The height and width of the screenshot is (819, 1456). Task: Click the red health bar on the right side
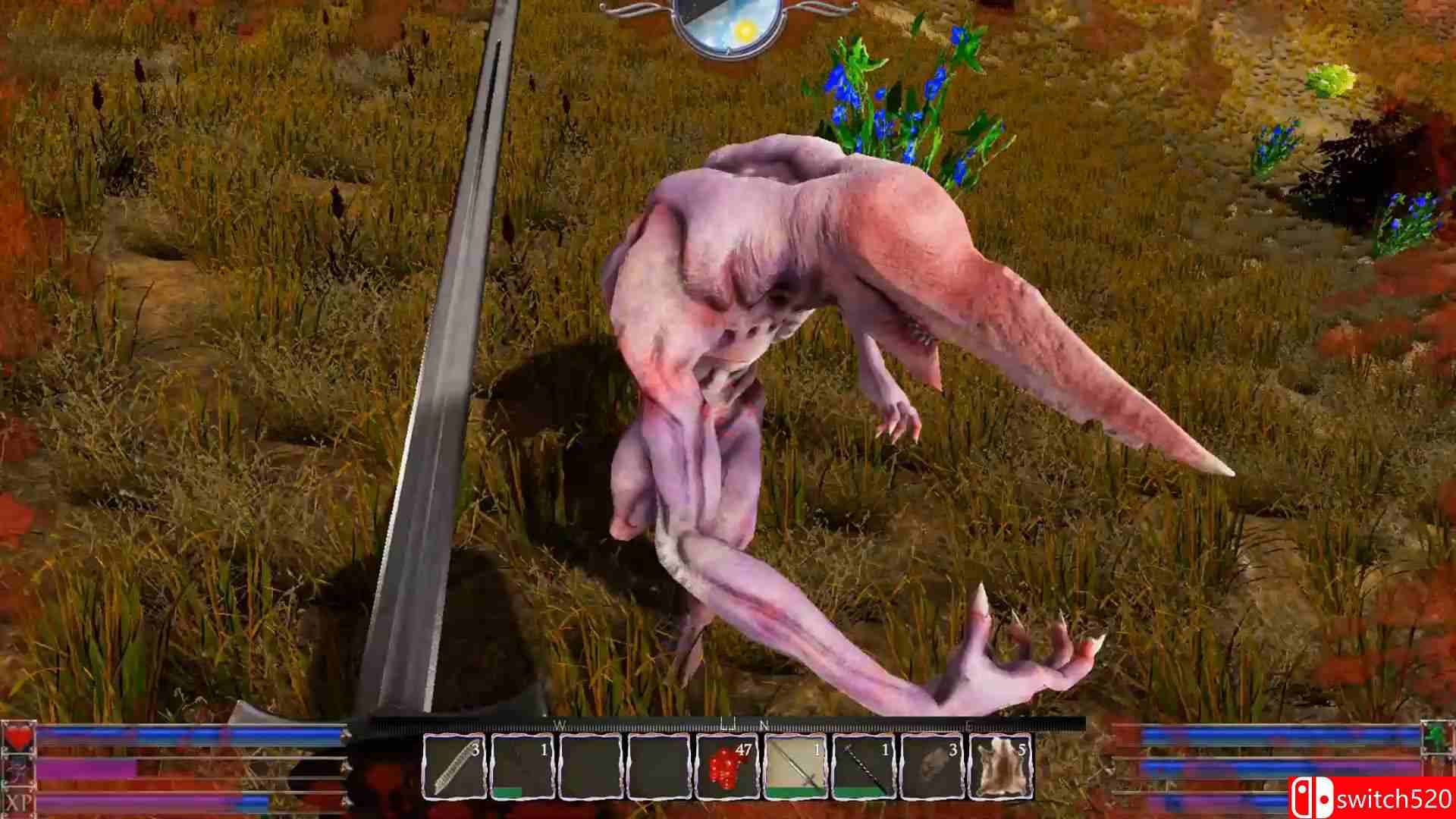pyautogui.click(x=1251, y=735)
